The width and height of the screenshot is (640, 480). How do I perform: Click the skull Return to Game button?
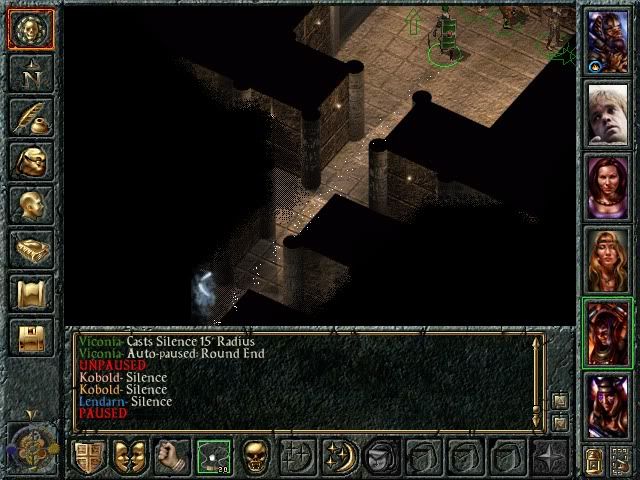point(28,29)
